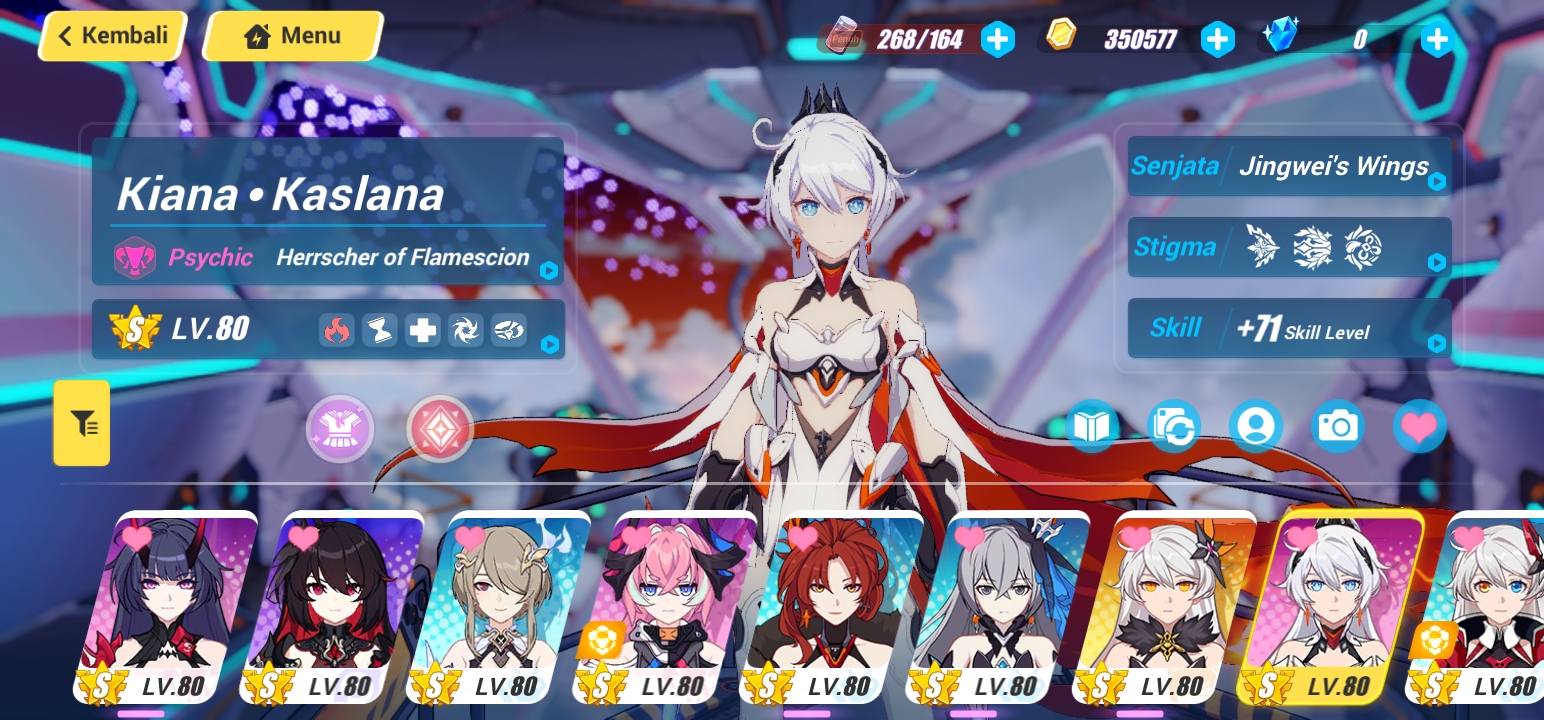Viewport: 1544px width, 720px height.
Task: Expand the Senjata weapon details arrow
Action: pos(1437,182)
